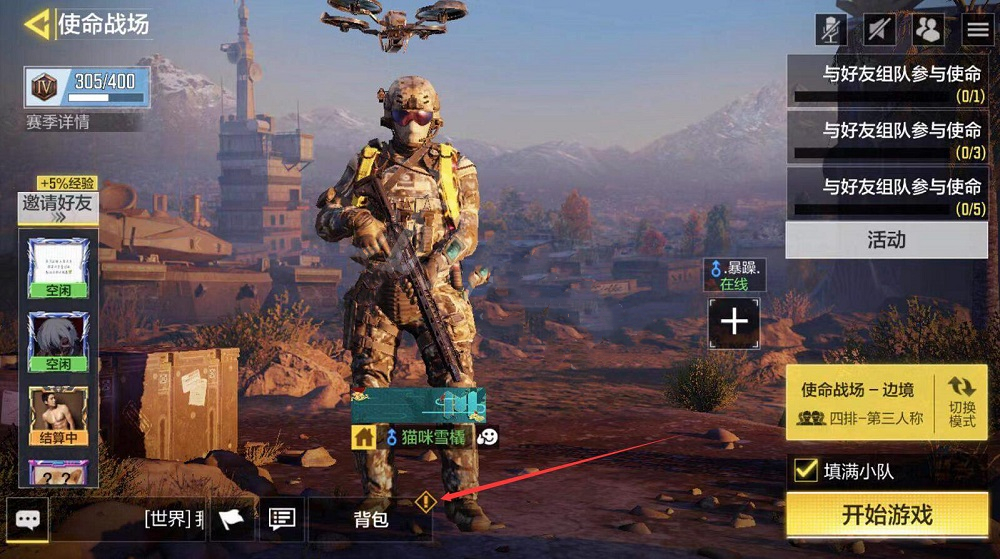Open the friends list icon
This screenshot has width=1000, height=559.
click(929, 29)
